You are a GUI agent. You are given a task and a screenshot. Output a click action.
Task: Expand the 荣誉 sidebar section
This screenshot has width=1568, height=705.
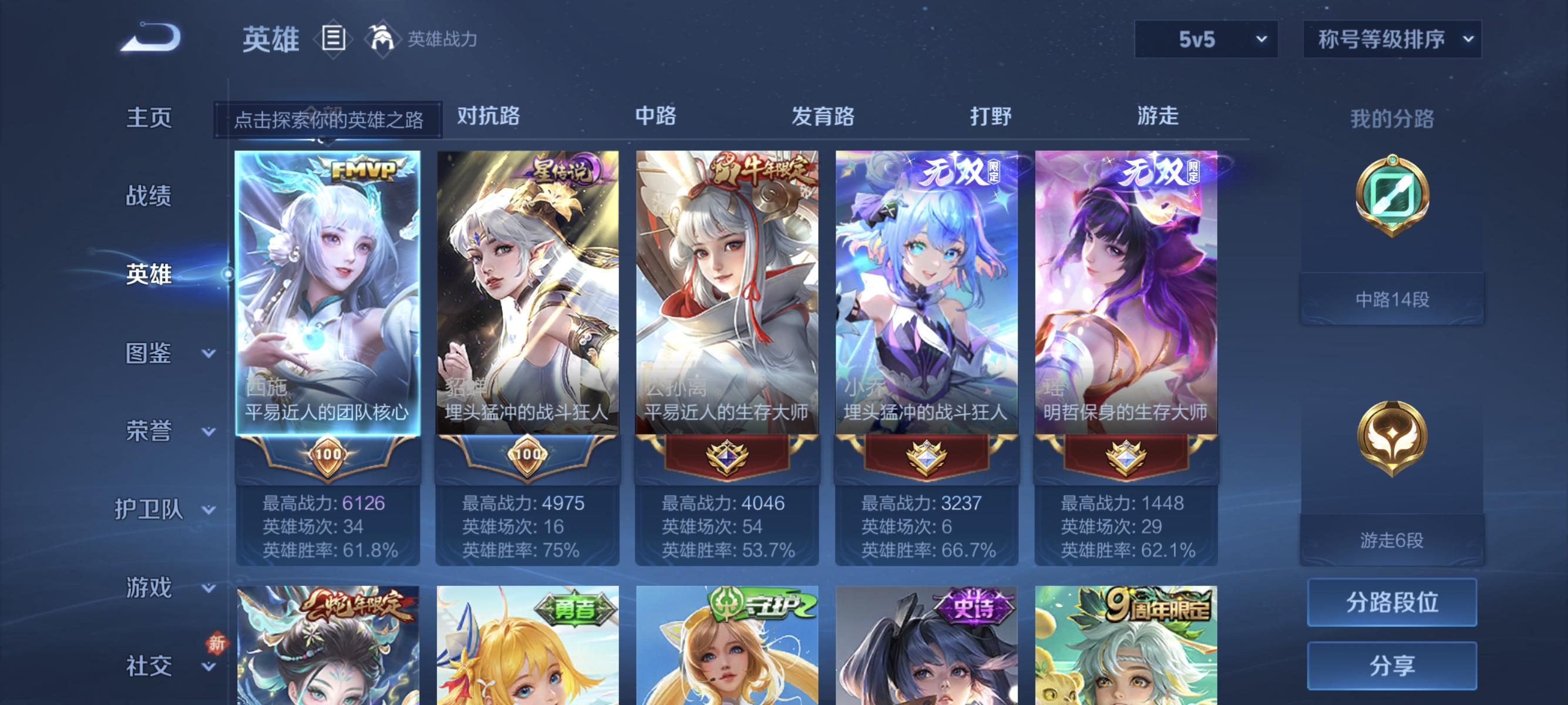149,429
